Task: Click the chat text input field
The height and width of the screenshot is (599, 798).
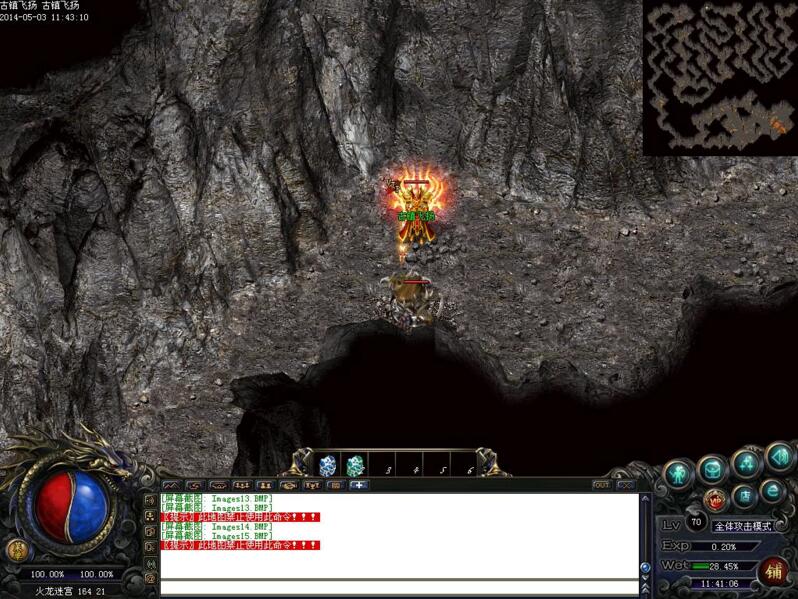Action: 398,587
